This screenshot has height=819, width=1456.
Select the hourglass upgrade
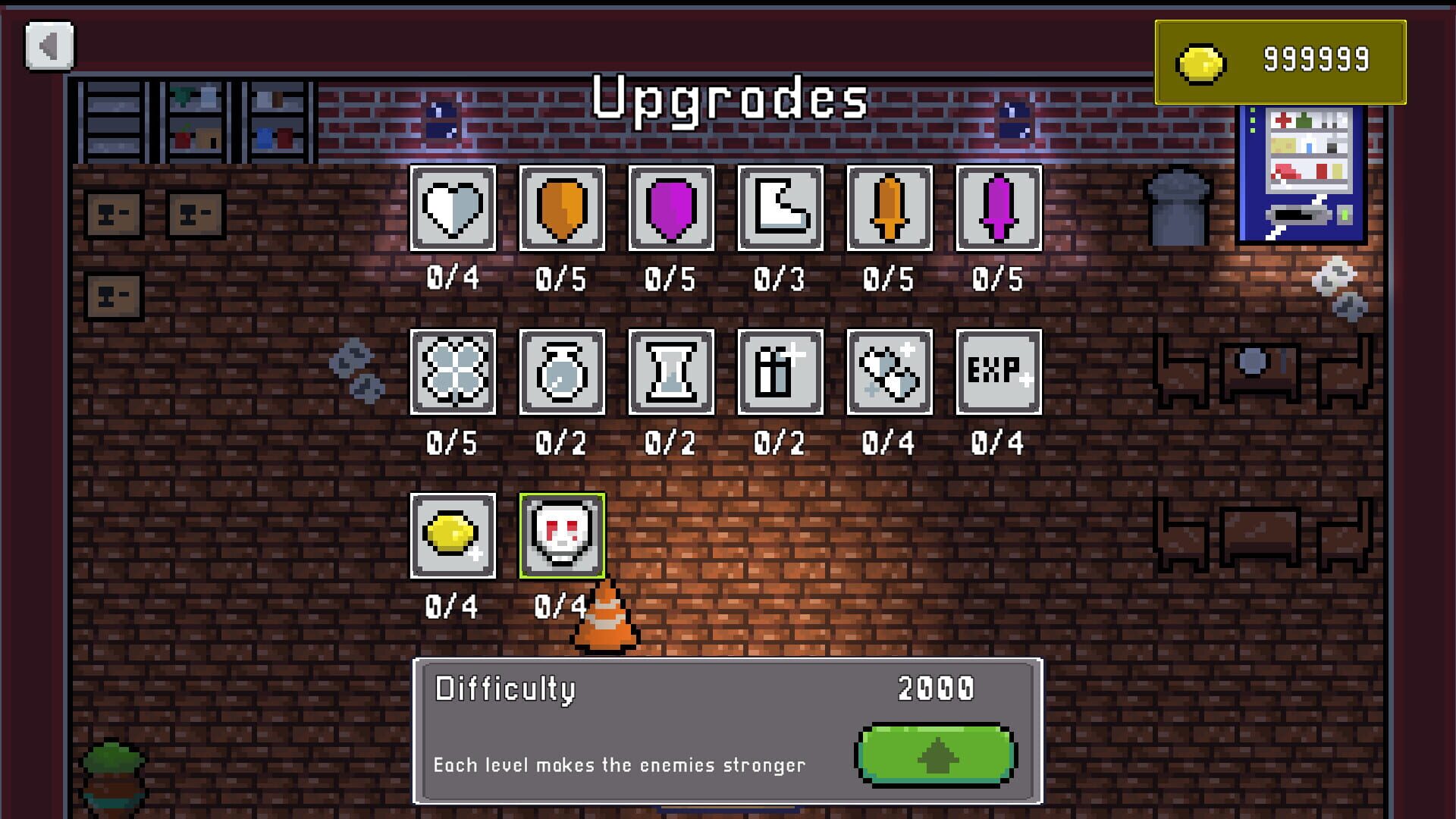click(x=671, y=372)
